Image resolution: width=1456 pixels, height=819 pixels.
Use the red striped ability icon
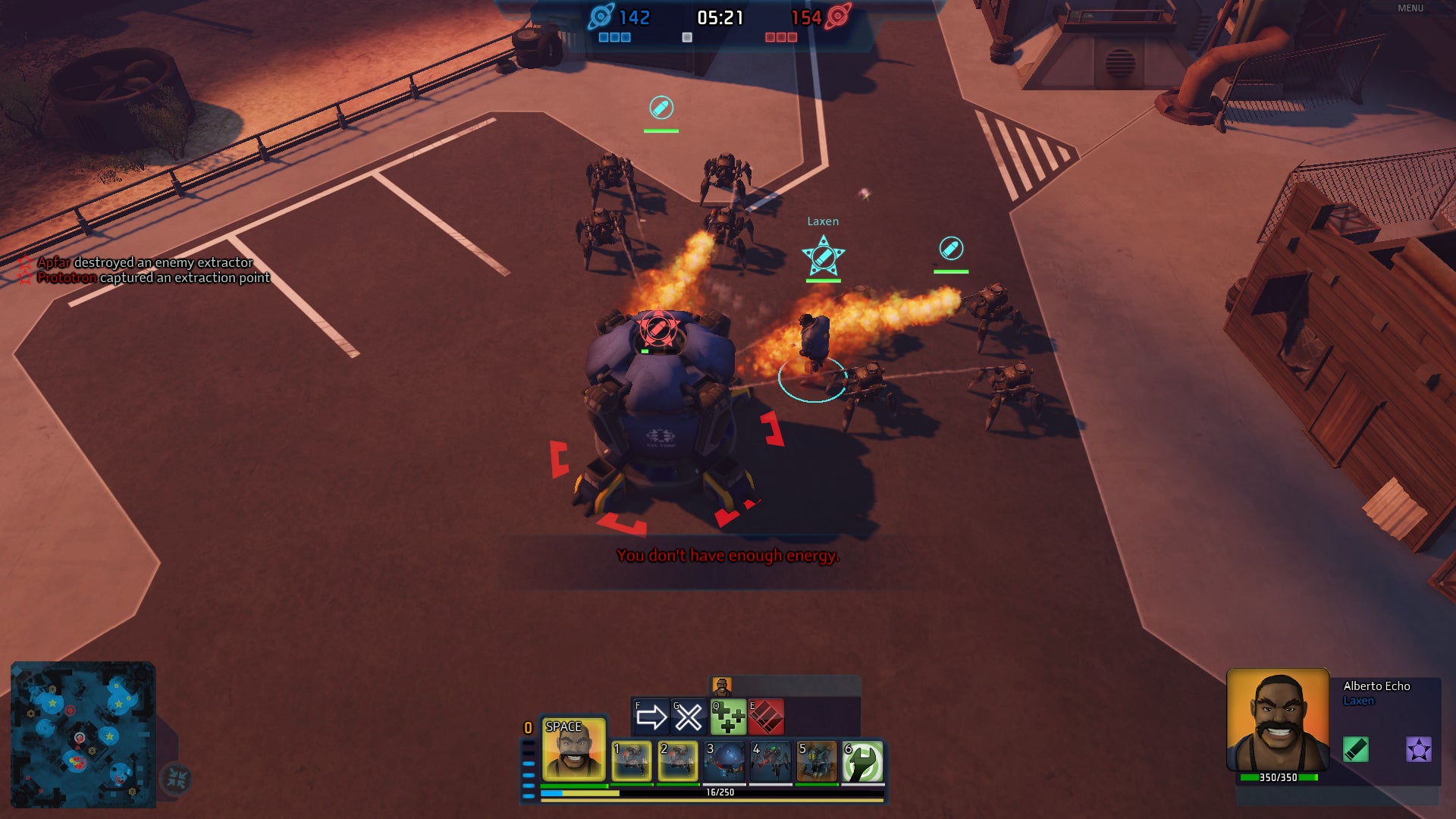pos(766,717)
